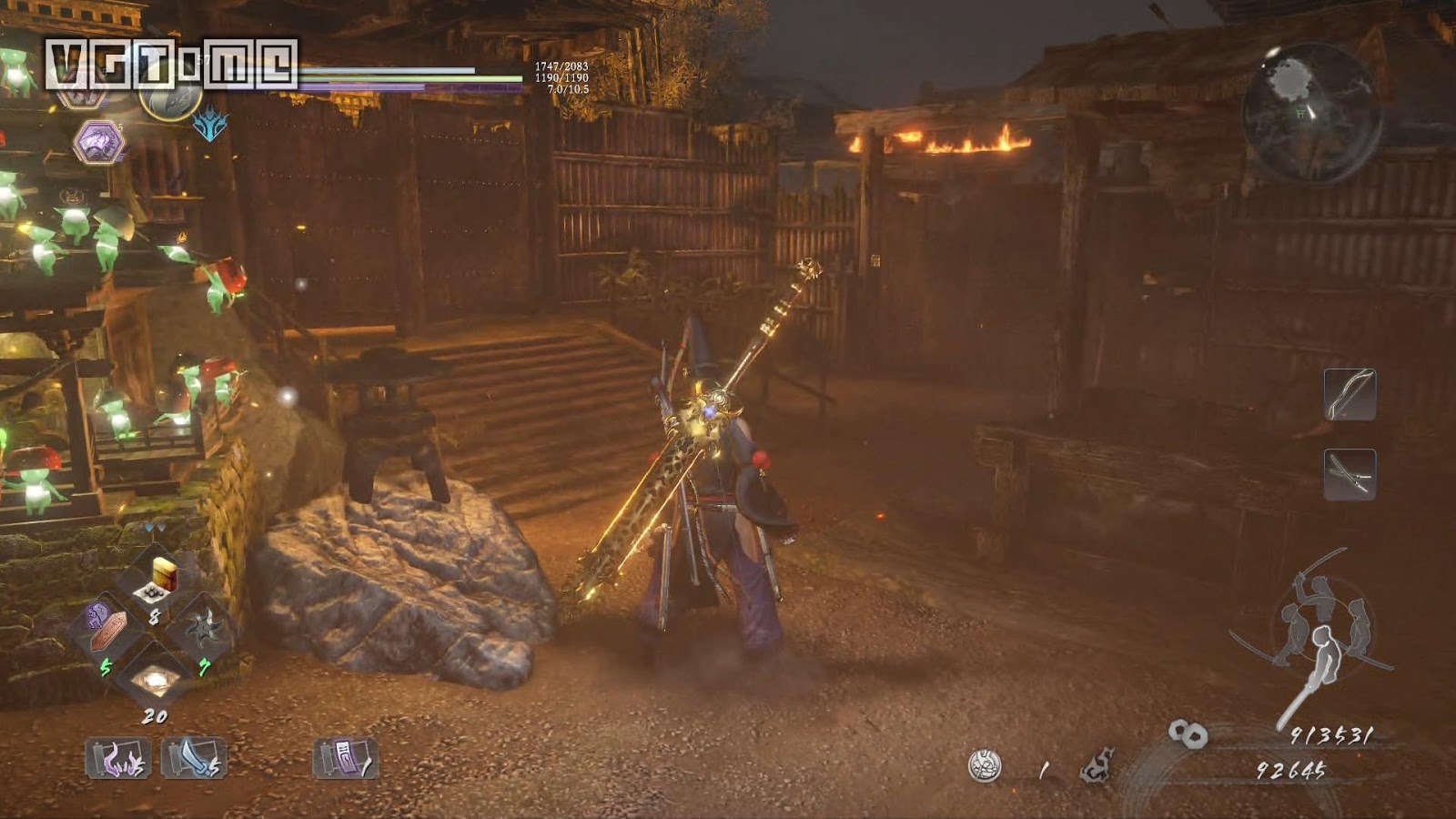Use the purple talisman scroll shortcut
This screenshot has height=819, width=1456.
point(345,757)
